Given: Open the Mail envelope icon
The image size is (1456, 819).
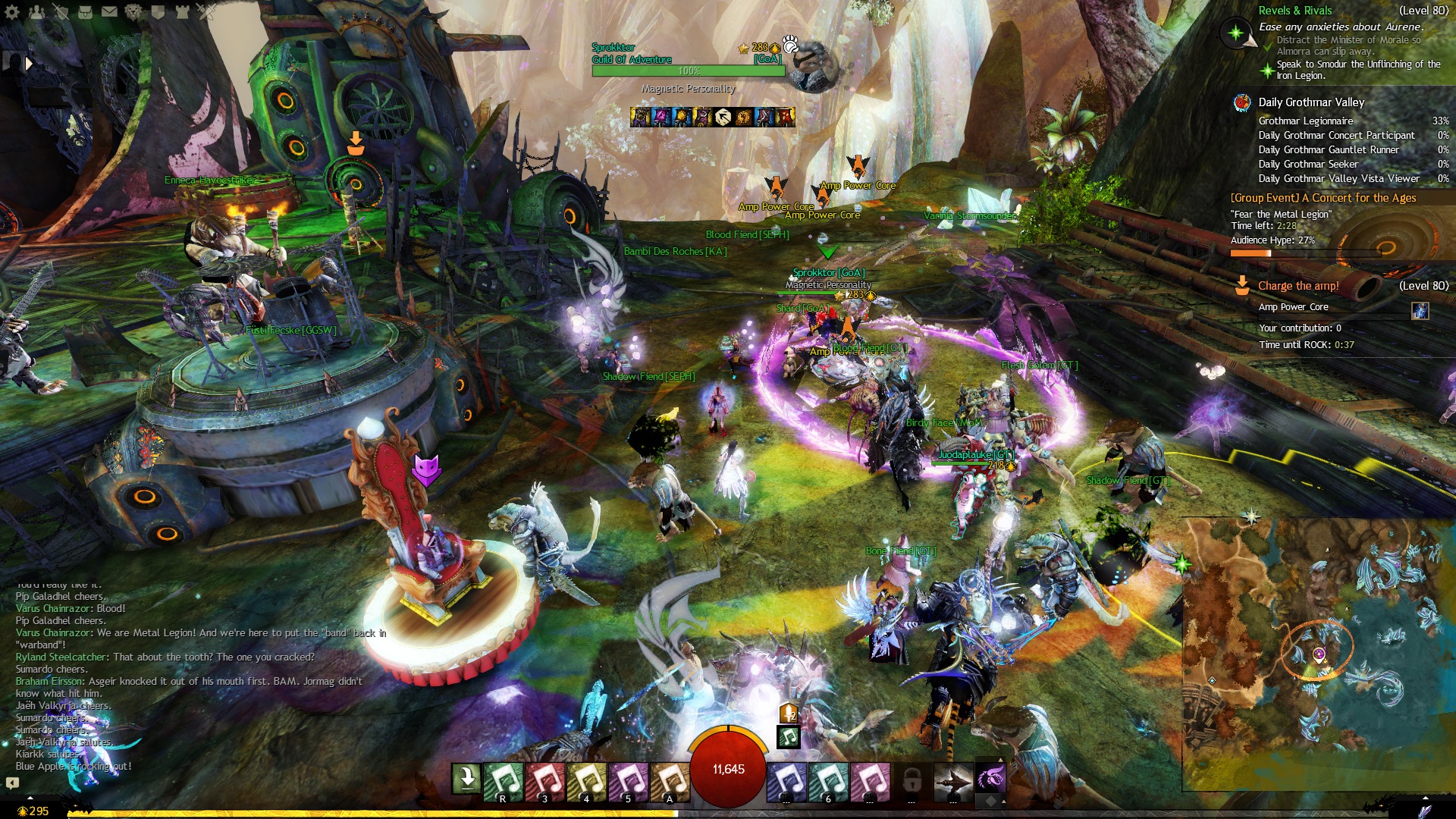Looking at the screenshot, I should (109, 11).
